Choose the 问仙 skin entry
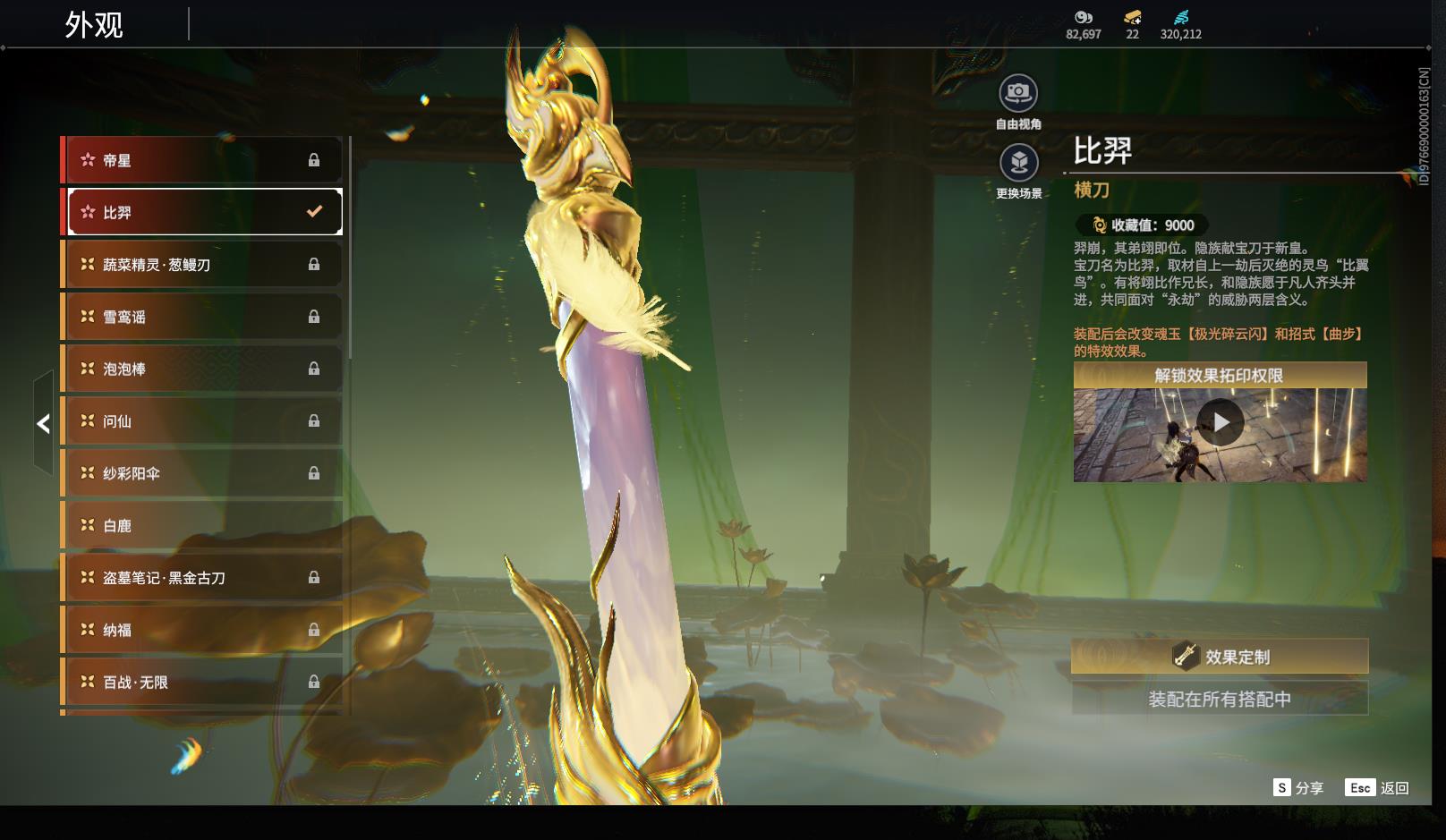Image resolution: width=1446 pixels, height=840 pixels. tap(204, 421)
